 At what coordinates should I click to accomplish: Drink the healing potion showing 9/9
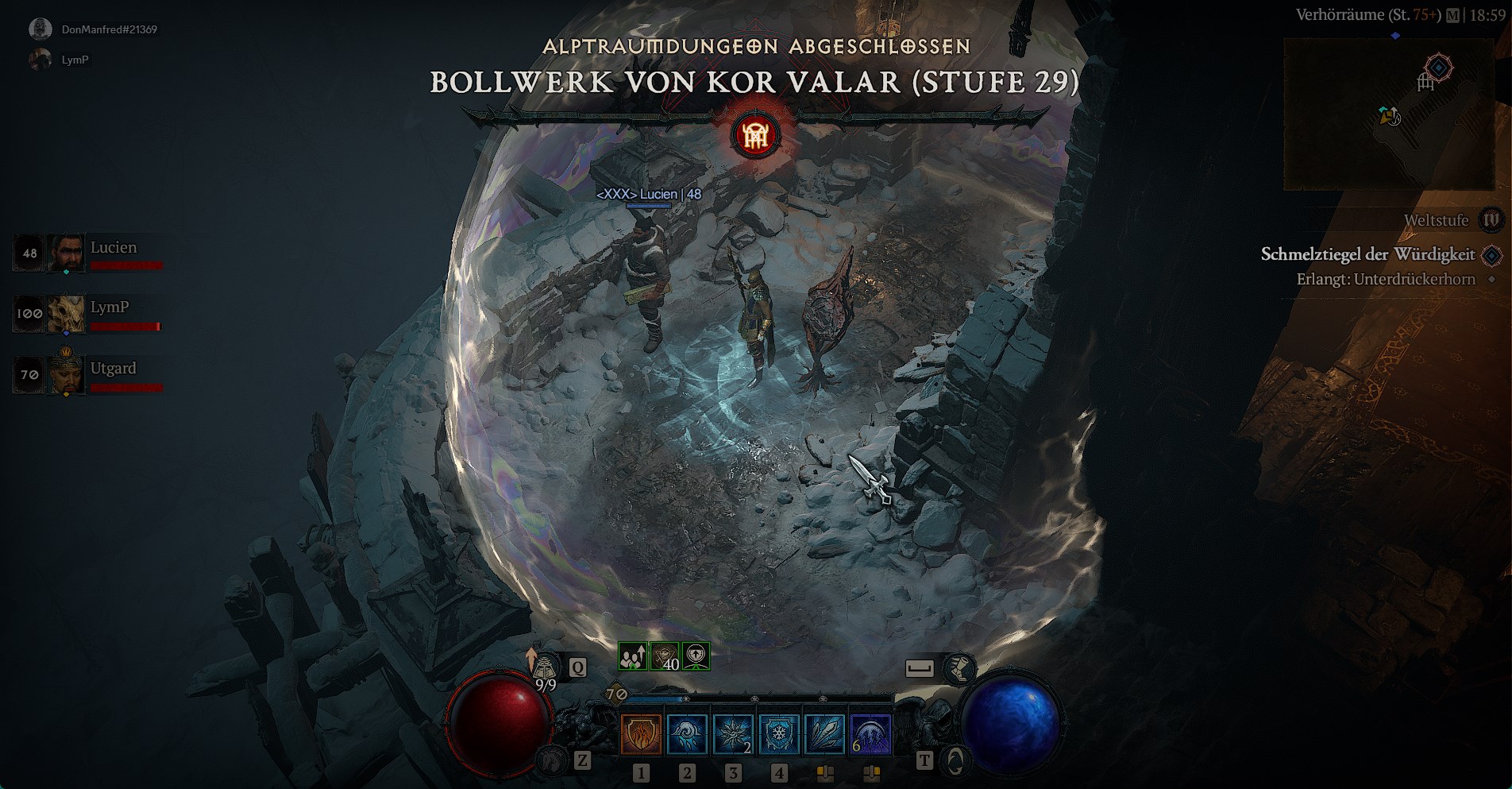tap(544, 668)
